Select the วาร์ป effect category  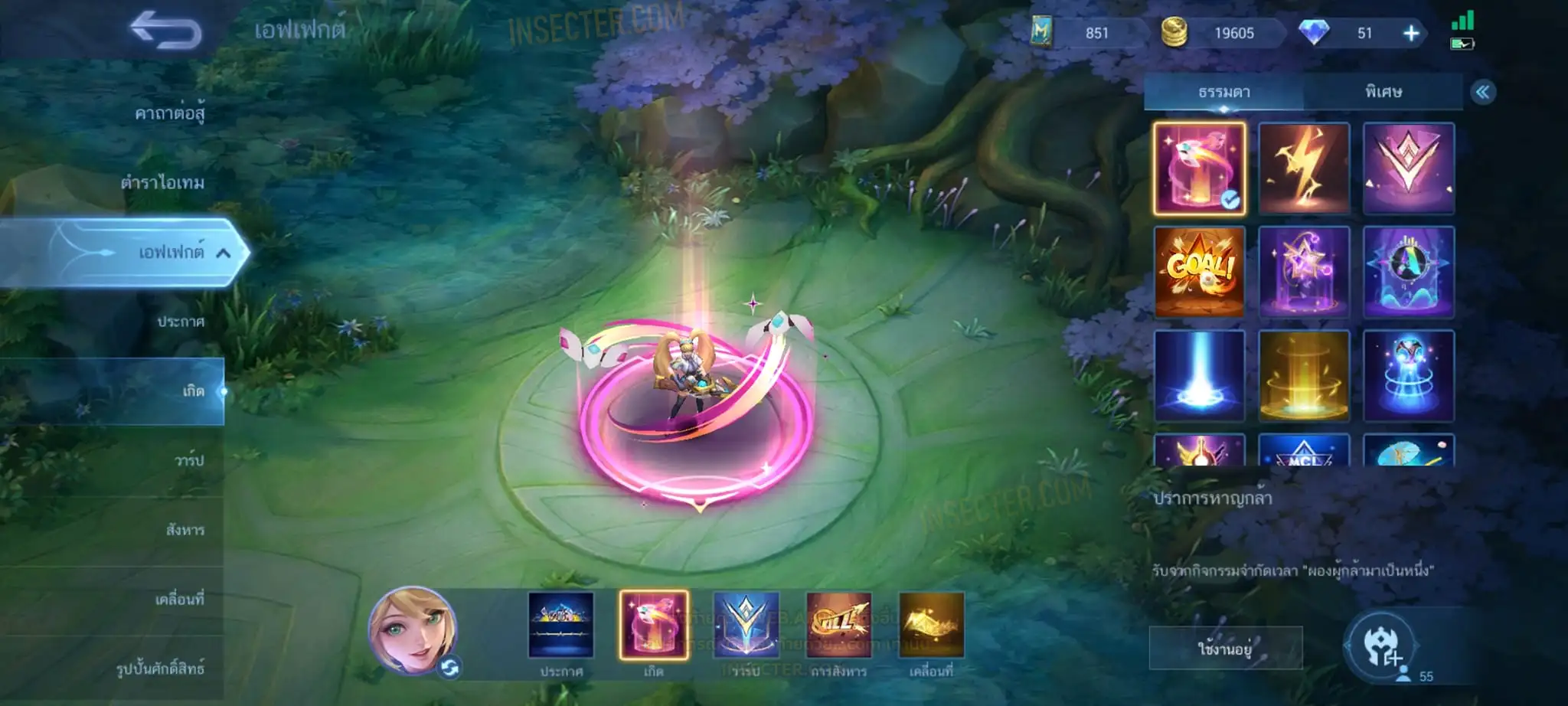point(188,460)
